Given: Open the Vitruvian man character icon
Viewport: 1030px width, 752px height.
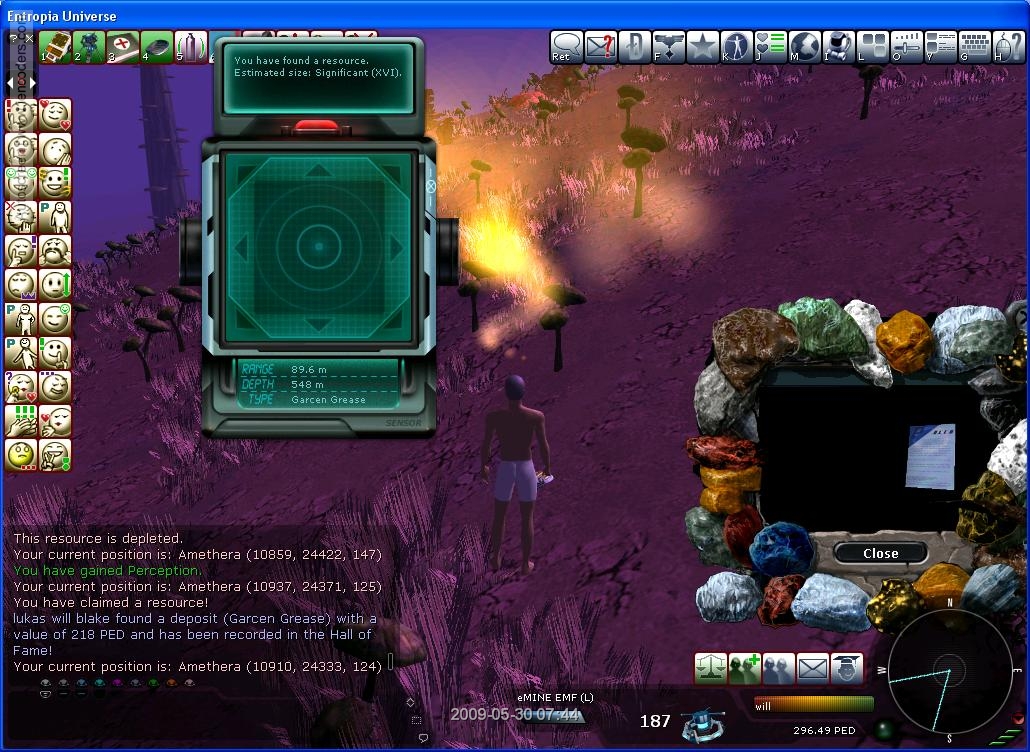Looking at the screenshot, I should click(x=737, y=47).
